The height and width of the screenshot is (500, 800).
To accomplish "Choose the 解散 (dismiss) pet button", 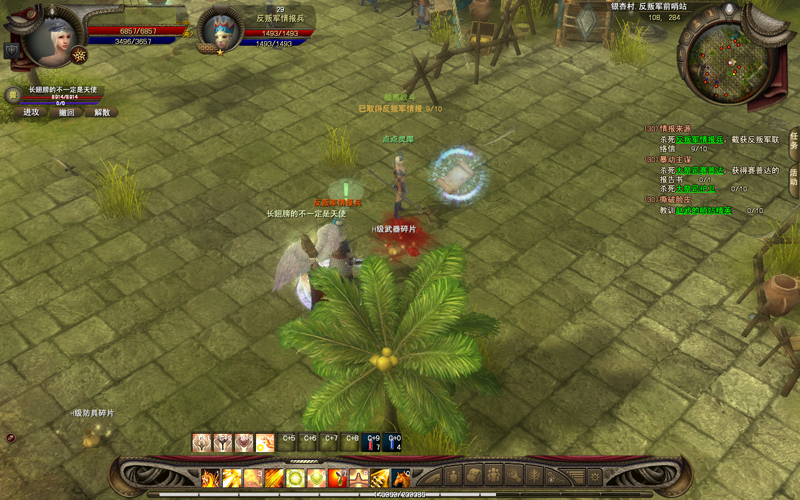I will (102, 113).
